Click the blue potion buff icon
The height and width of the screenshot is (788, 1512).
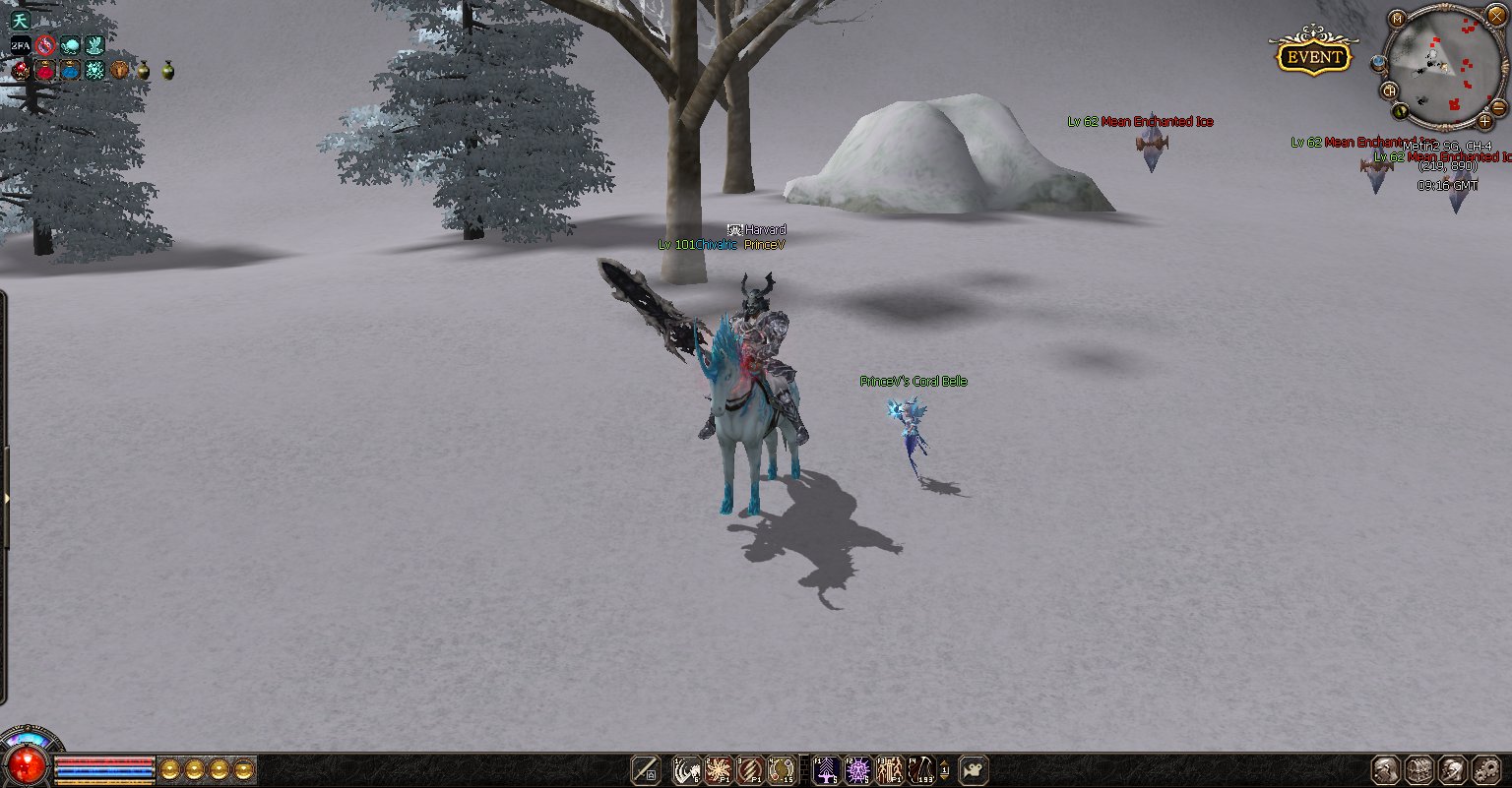pos(70,71)
